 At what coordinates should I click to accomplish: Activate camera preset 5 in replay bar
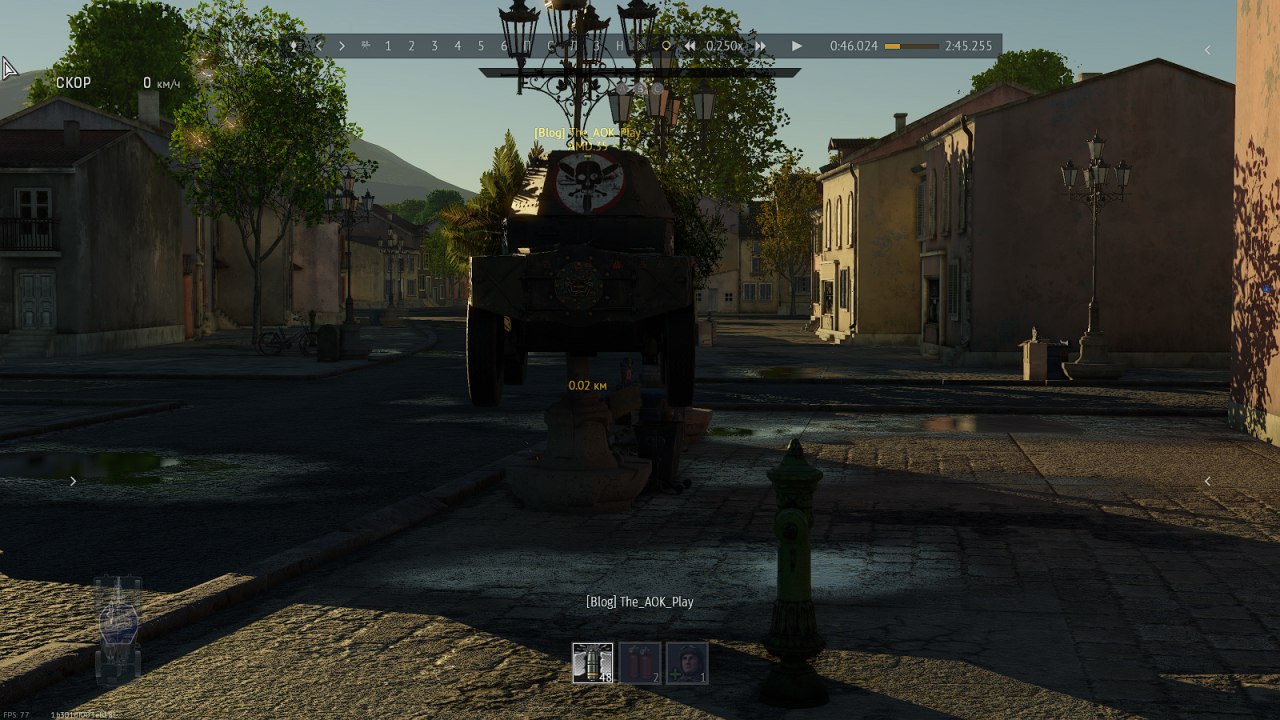pos(480,46)
